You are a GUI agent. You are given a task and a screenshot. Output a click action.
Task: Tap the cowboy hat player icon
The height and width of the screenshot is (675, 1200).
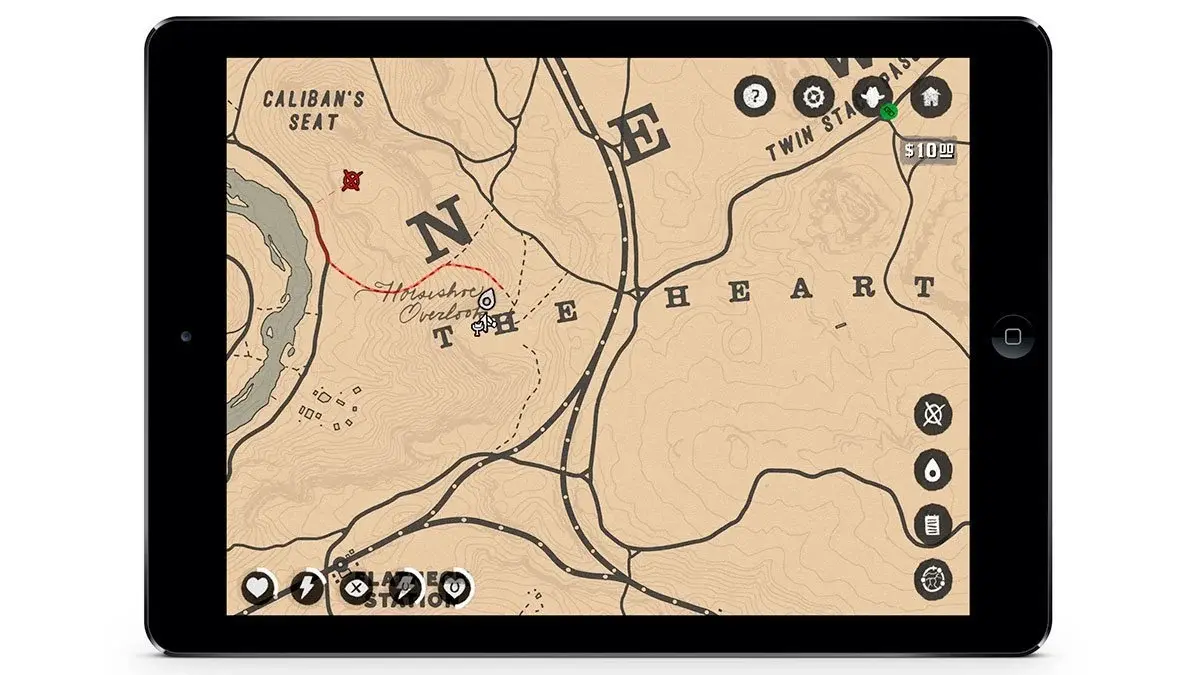[872, 96]
